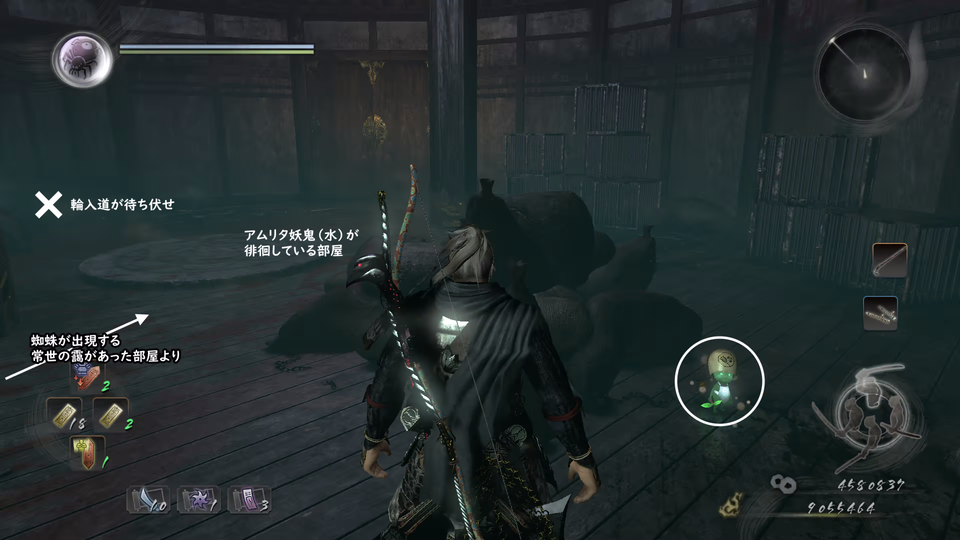Select the kunai blade shortcut slot
Viewport: 960px width, 540px height.
(146, 499)
